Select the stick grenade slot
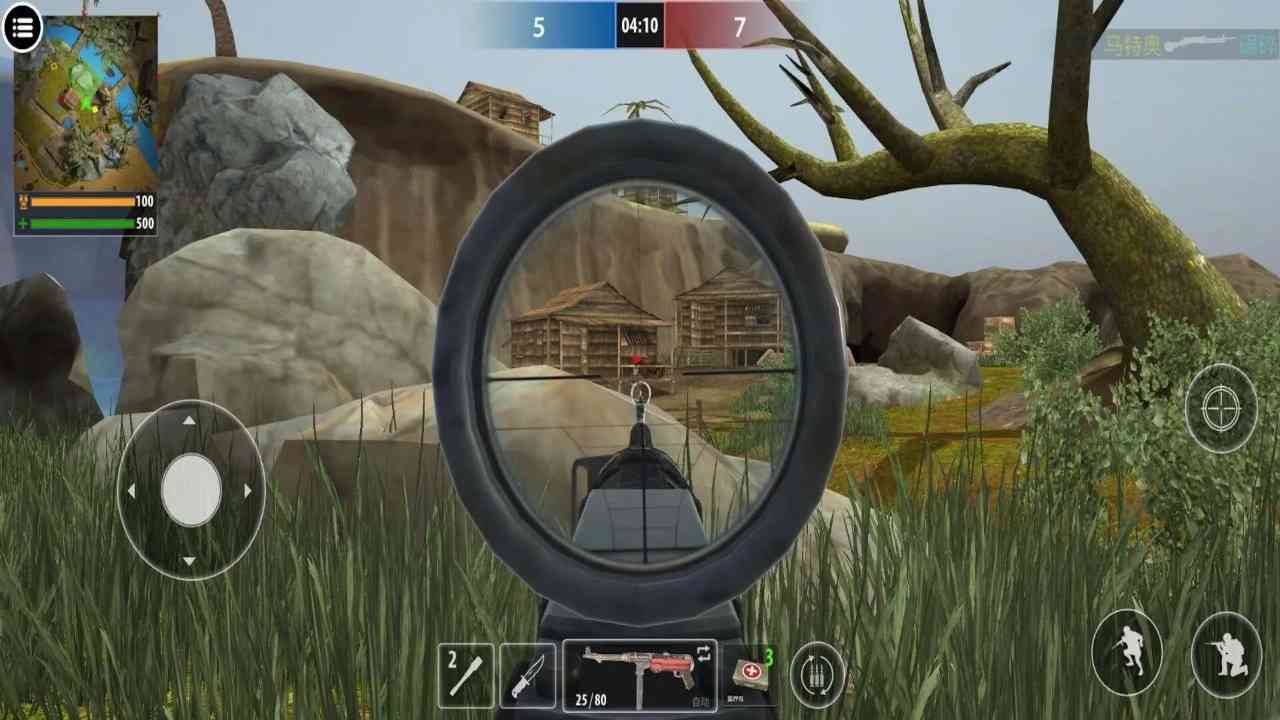Screen dimensions: 1280x720 point(466,675)
